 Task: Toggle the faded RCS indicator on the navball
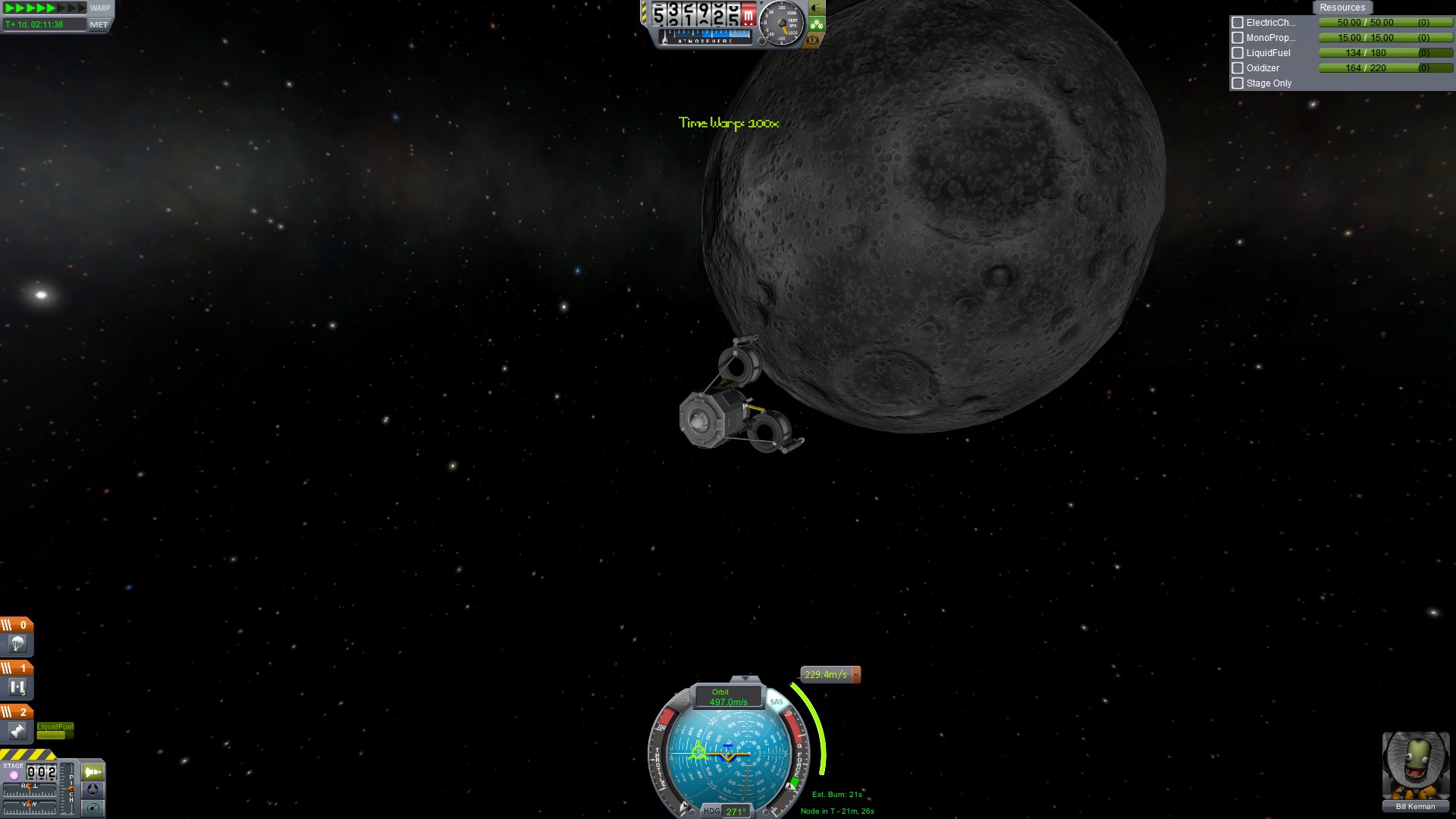coord(679,701)
